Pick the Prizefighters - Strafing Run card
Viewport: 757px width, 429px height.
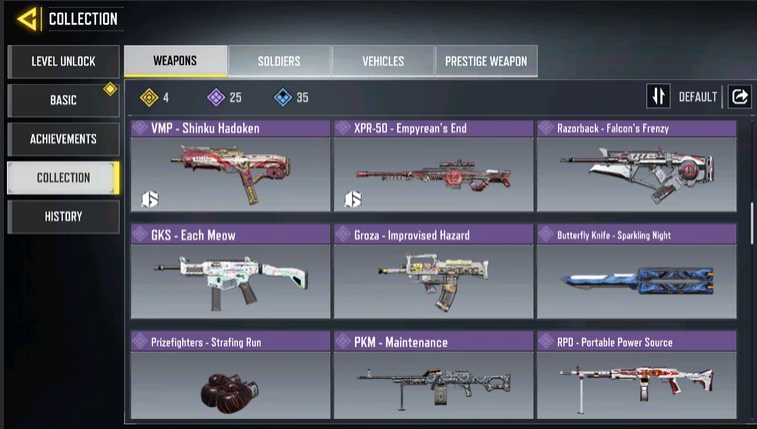pos(230,375)
